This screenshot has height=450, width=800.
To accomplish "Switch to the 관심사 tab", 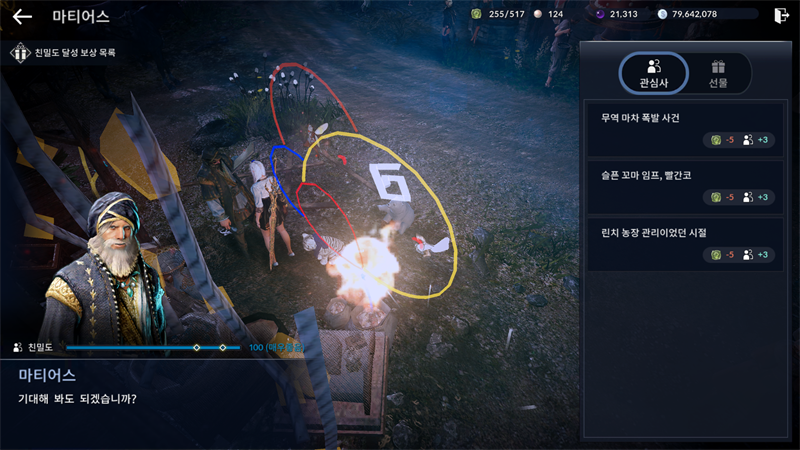I will click(x=653, y=73).
